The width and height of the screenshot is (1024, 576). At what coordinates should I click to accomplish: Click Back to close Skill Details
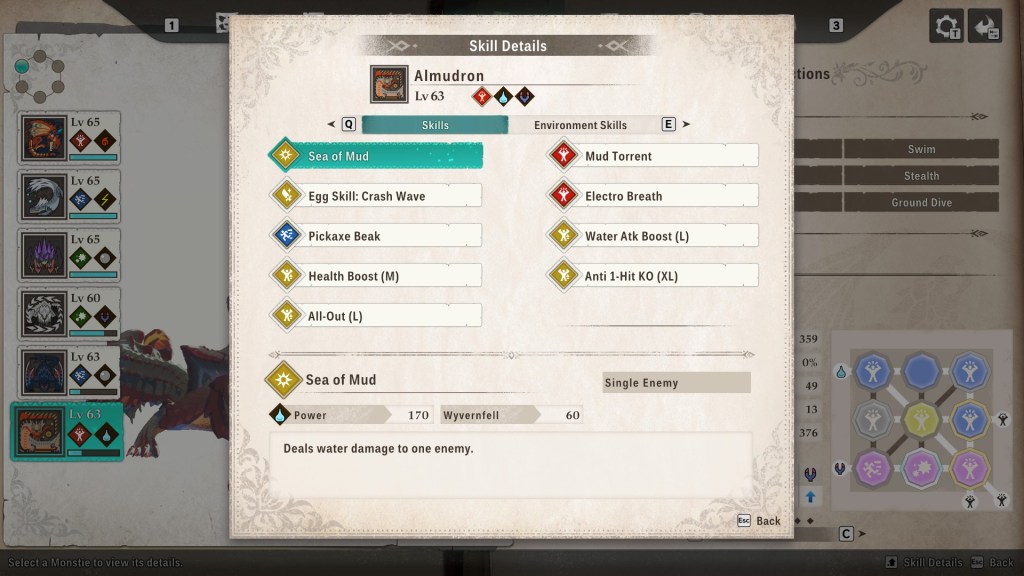(759, 521)
